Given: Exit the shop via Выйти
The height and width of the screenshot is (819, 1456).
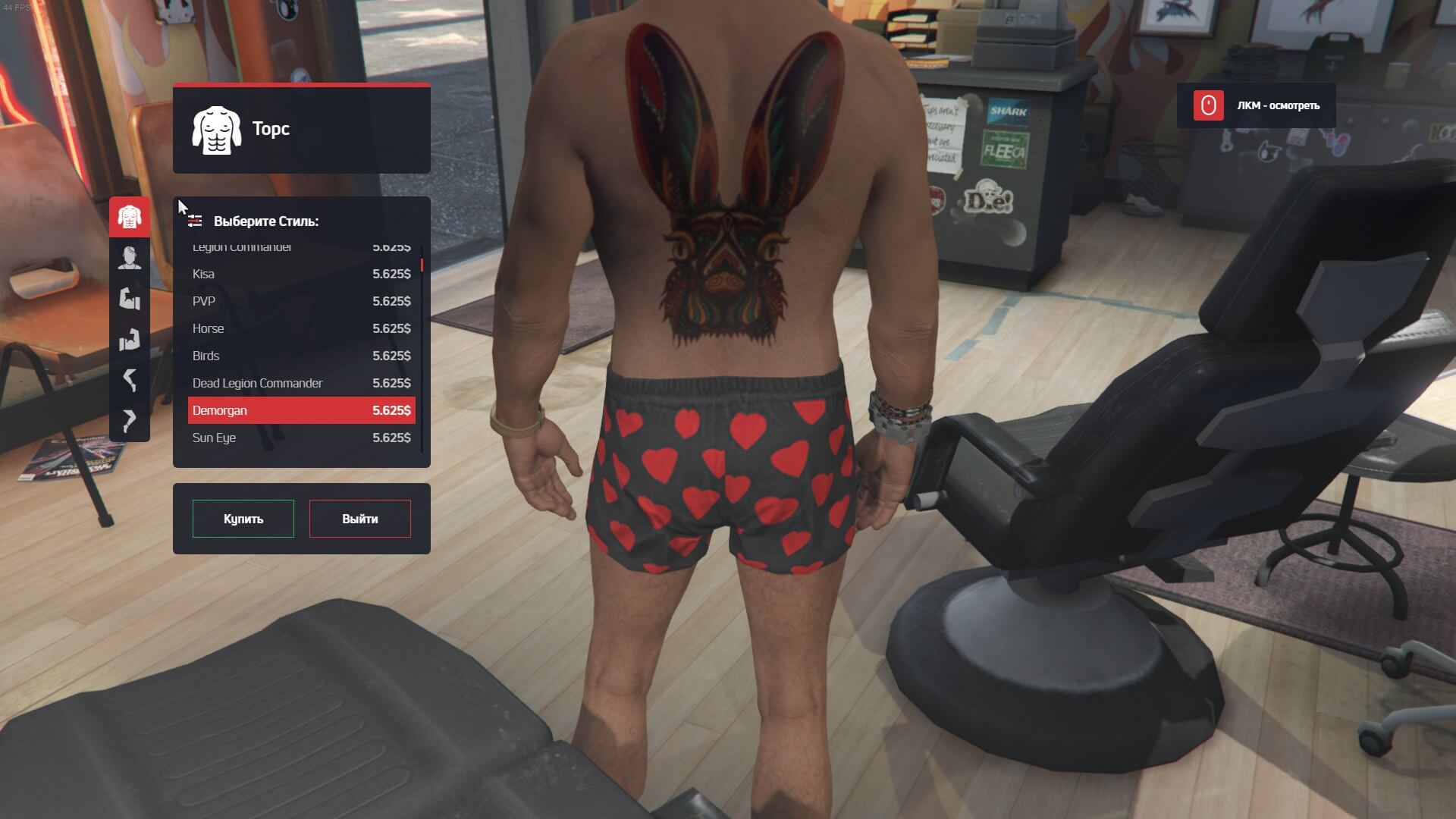Looking at the screenshot, I should 359,519.
